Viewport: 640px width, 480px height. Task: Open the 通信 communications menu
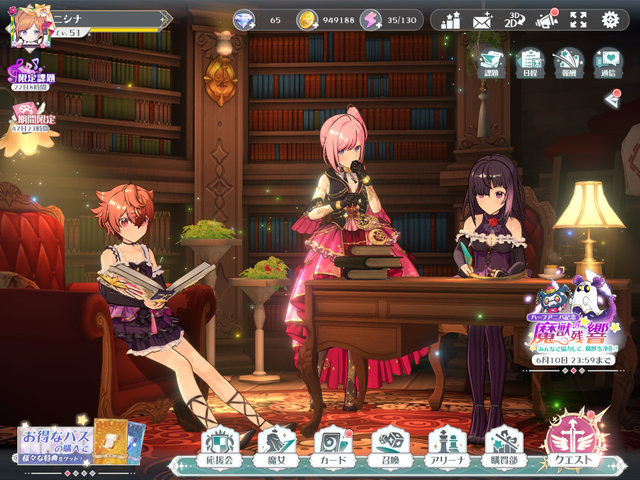pyautogui.click(x=607, y=63)
